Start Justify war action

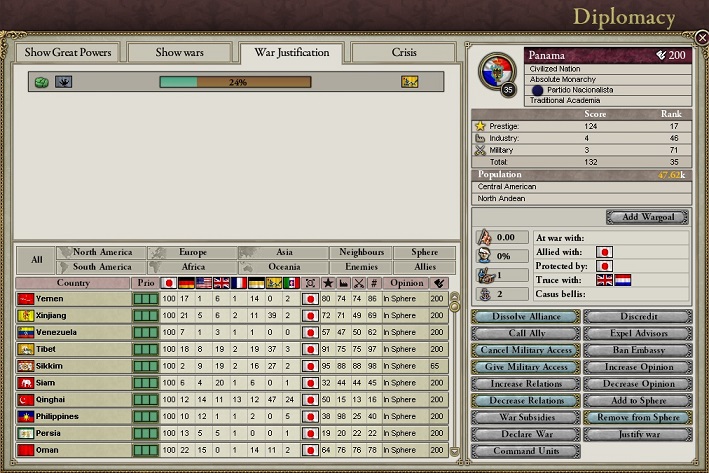[x=637, y=435]
